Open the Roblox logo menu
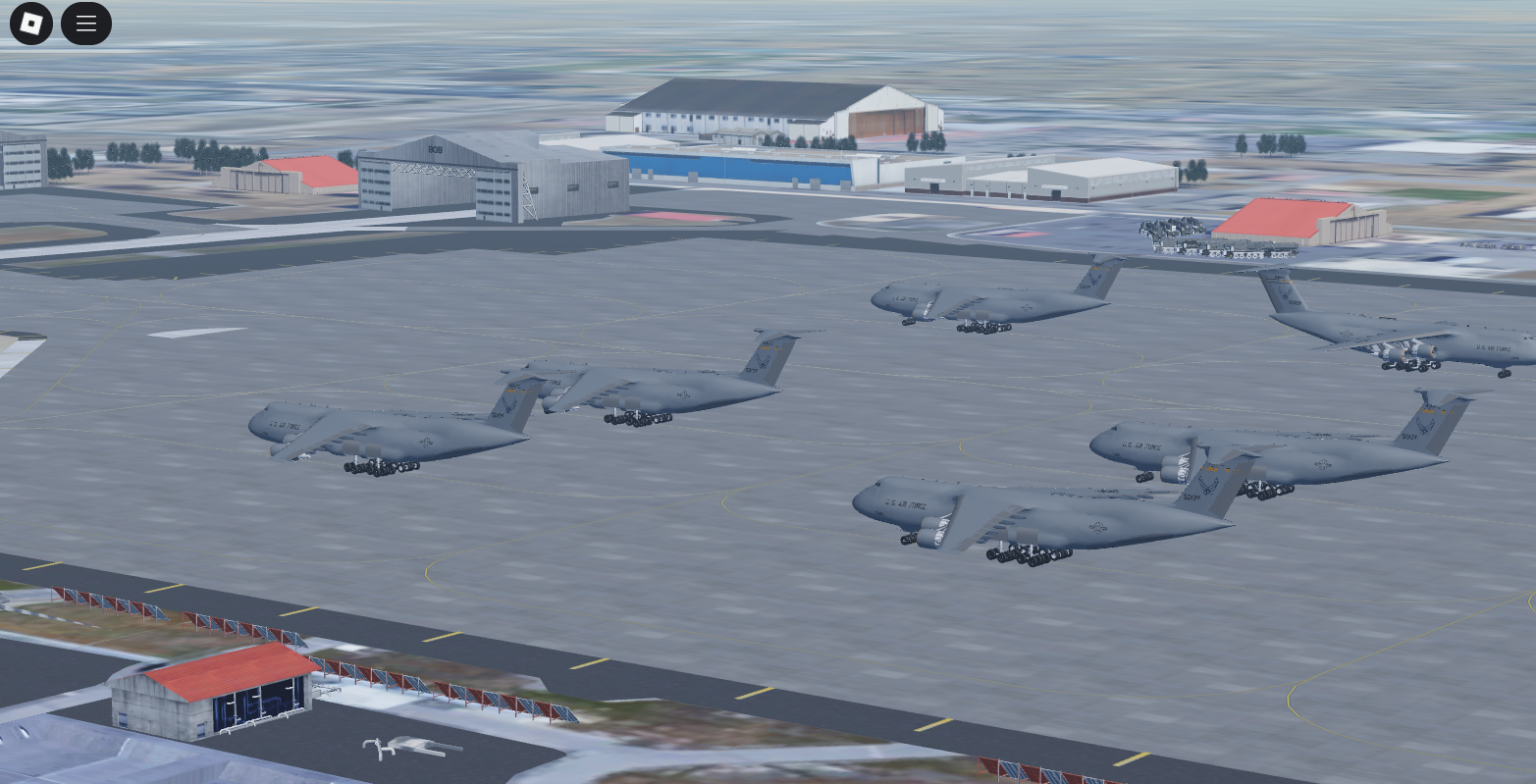Image resolution: width=1536 pixels, height=784 pixels. click(x=31, y=24)
